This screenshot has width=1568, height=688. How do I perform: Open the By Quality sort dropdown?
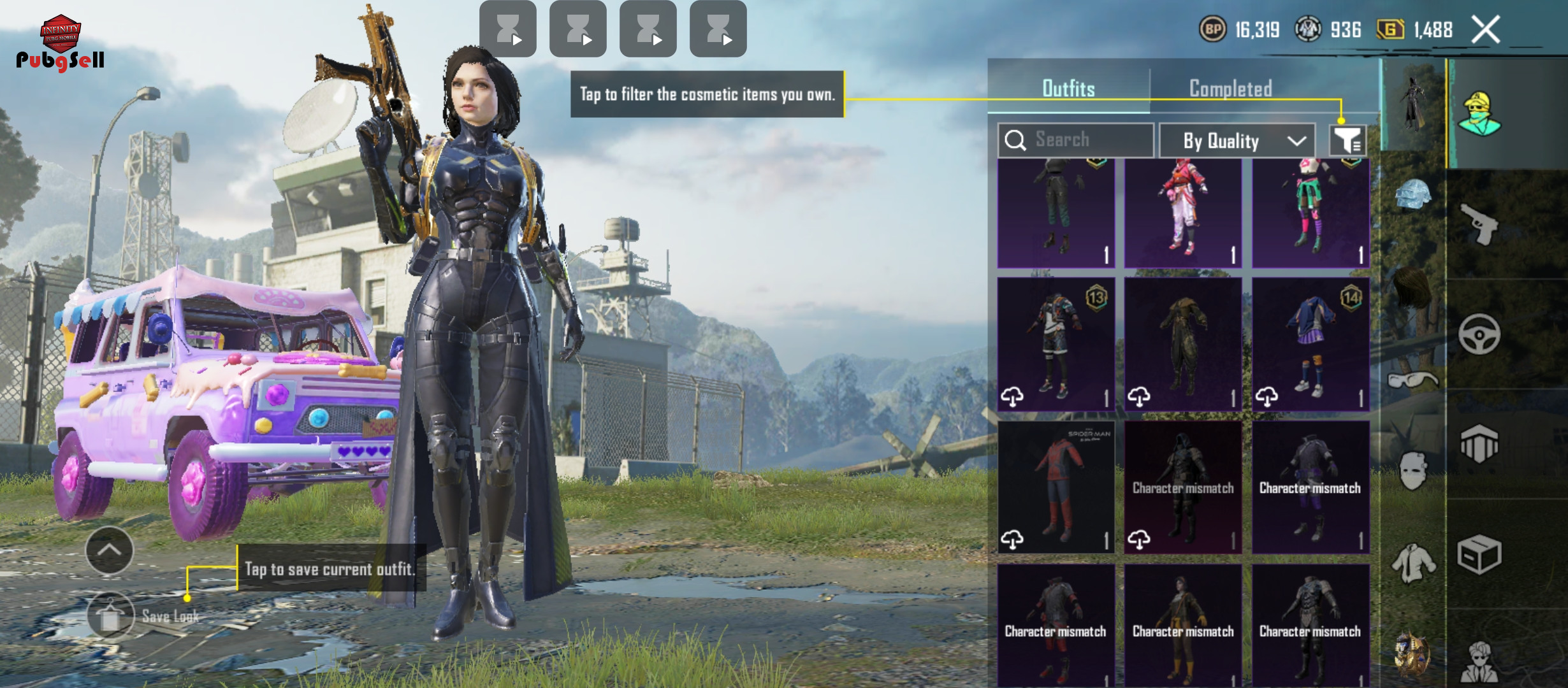click(1237, 140)
